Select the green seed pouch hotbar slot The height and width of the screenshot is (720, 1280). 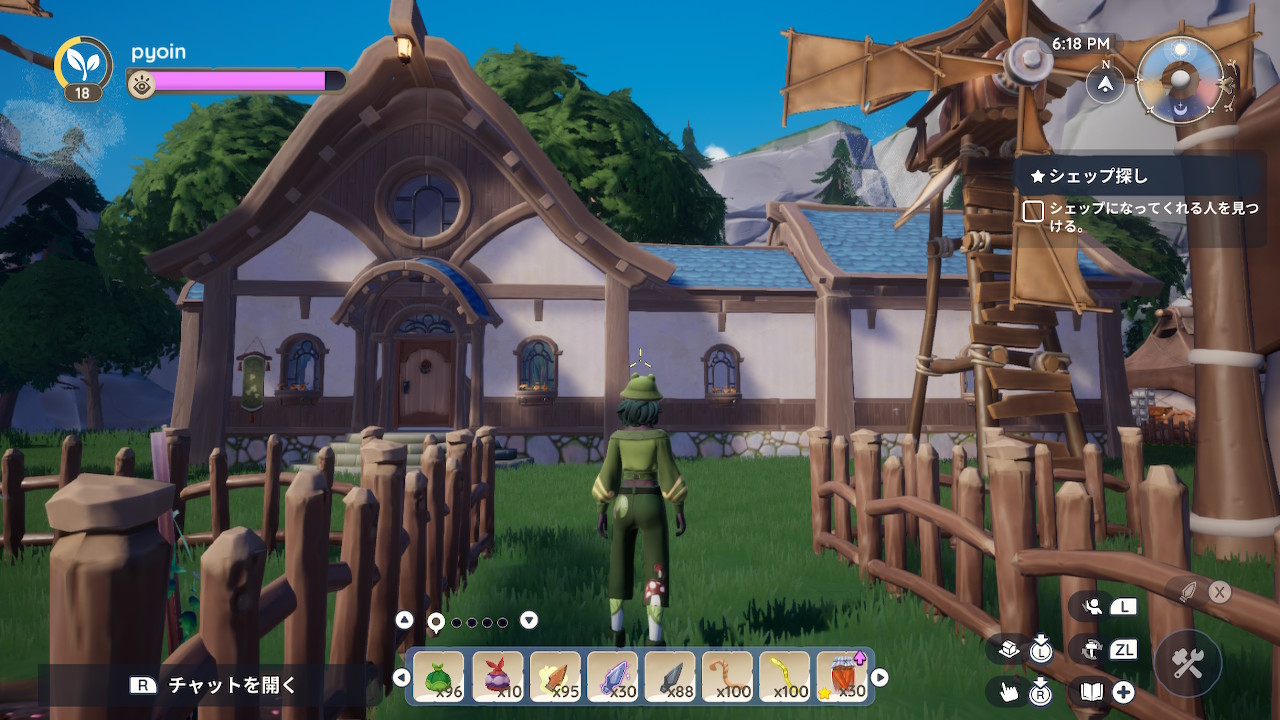(x=439, y=677)
